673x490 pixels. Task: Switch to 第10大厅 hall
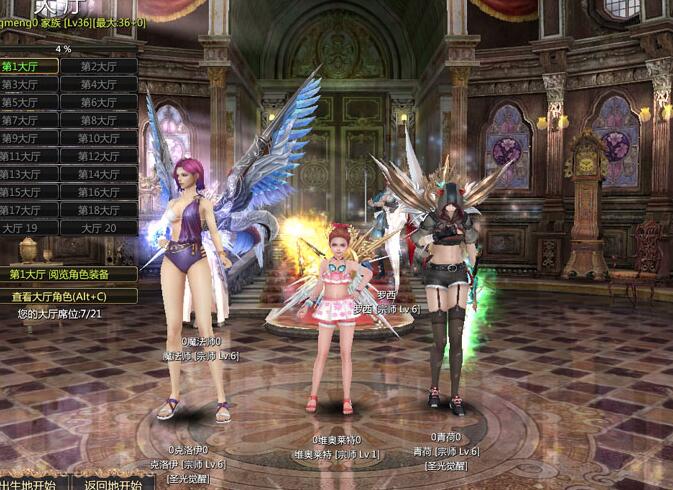[98, 138]
